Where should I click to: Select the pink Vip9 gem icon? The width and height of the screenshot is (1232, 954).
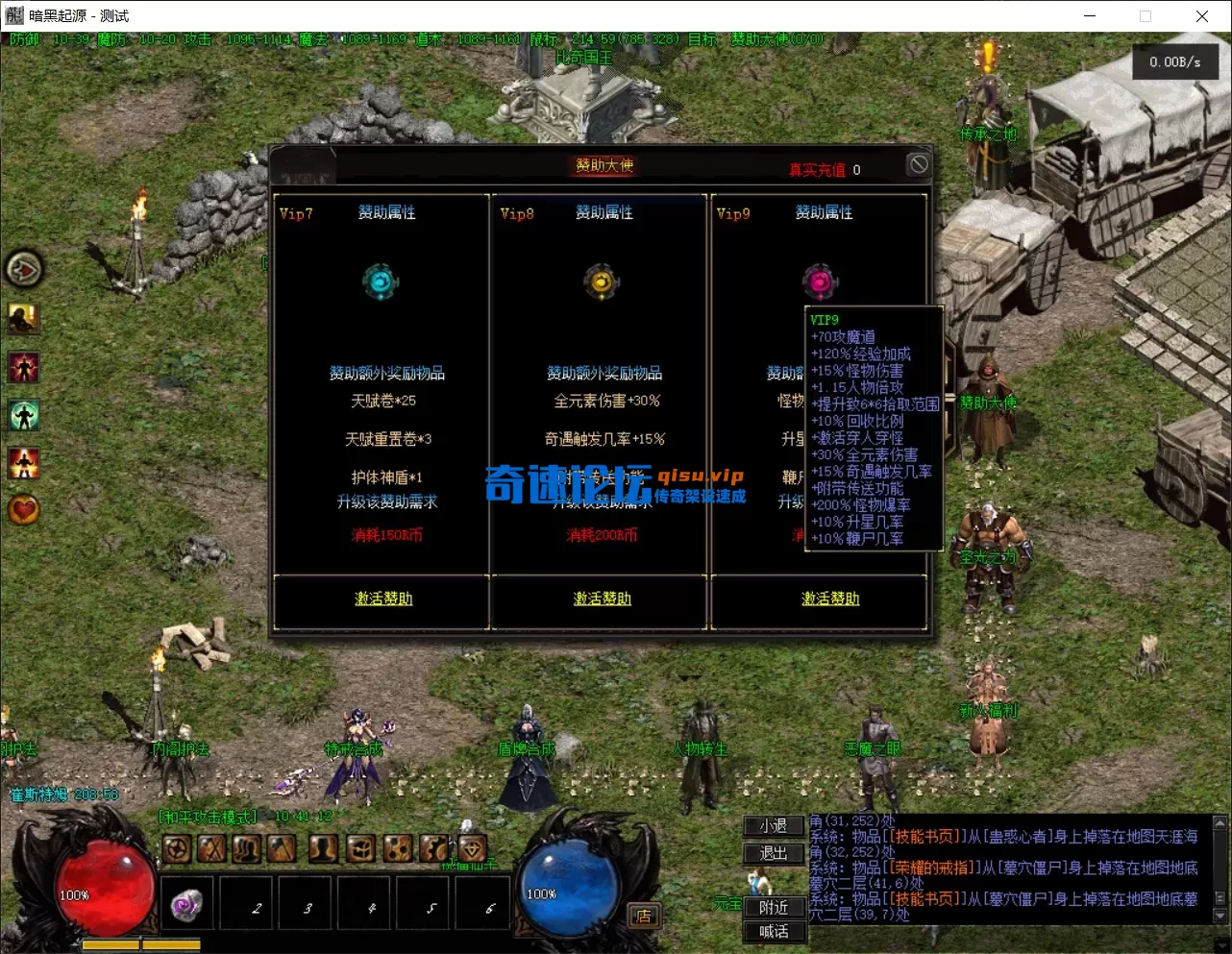(820, 281)
